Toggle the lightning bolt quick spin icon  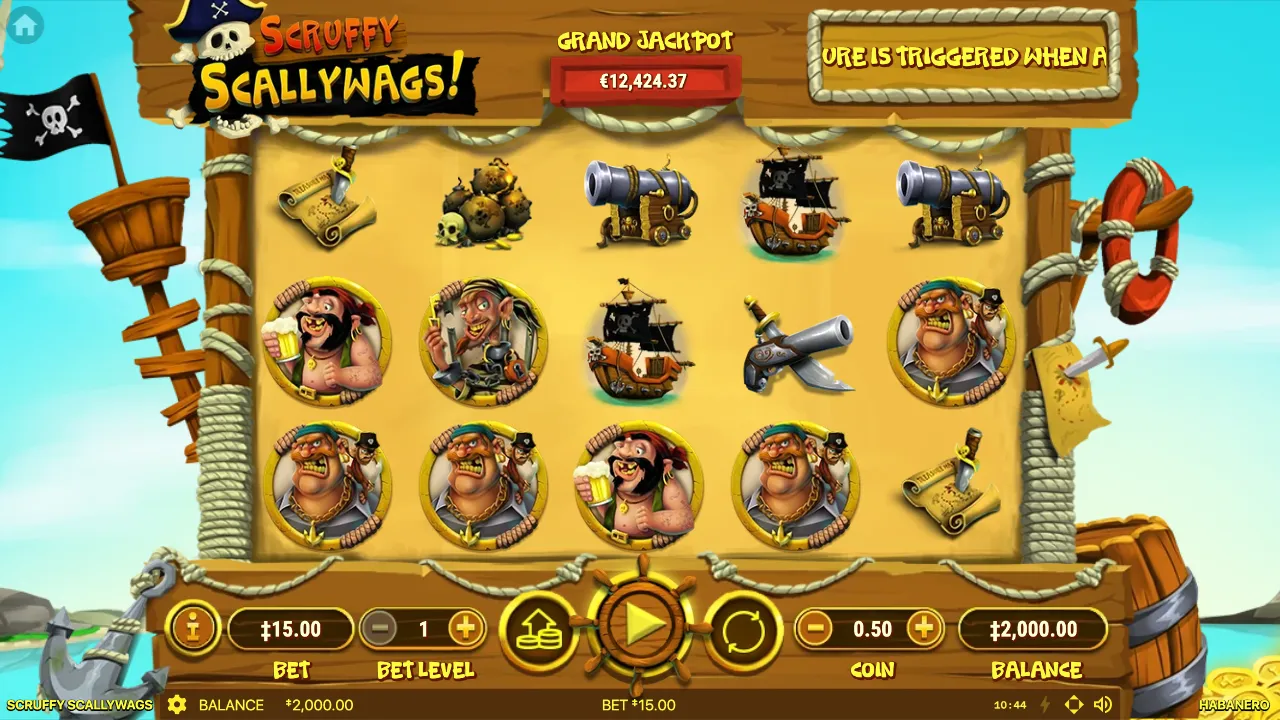point(1045,705)
